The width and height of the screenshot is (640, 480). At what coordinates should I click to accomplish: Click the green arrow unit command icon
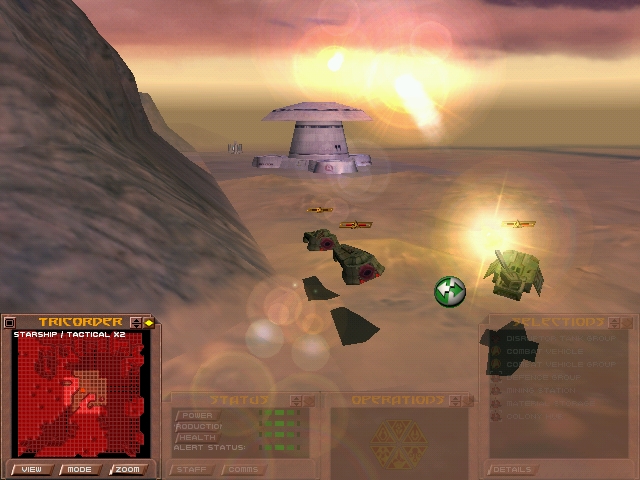point(450,291)
